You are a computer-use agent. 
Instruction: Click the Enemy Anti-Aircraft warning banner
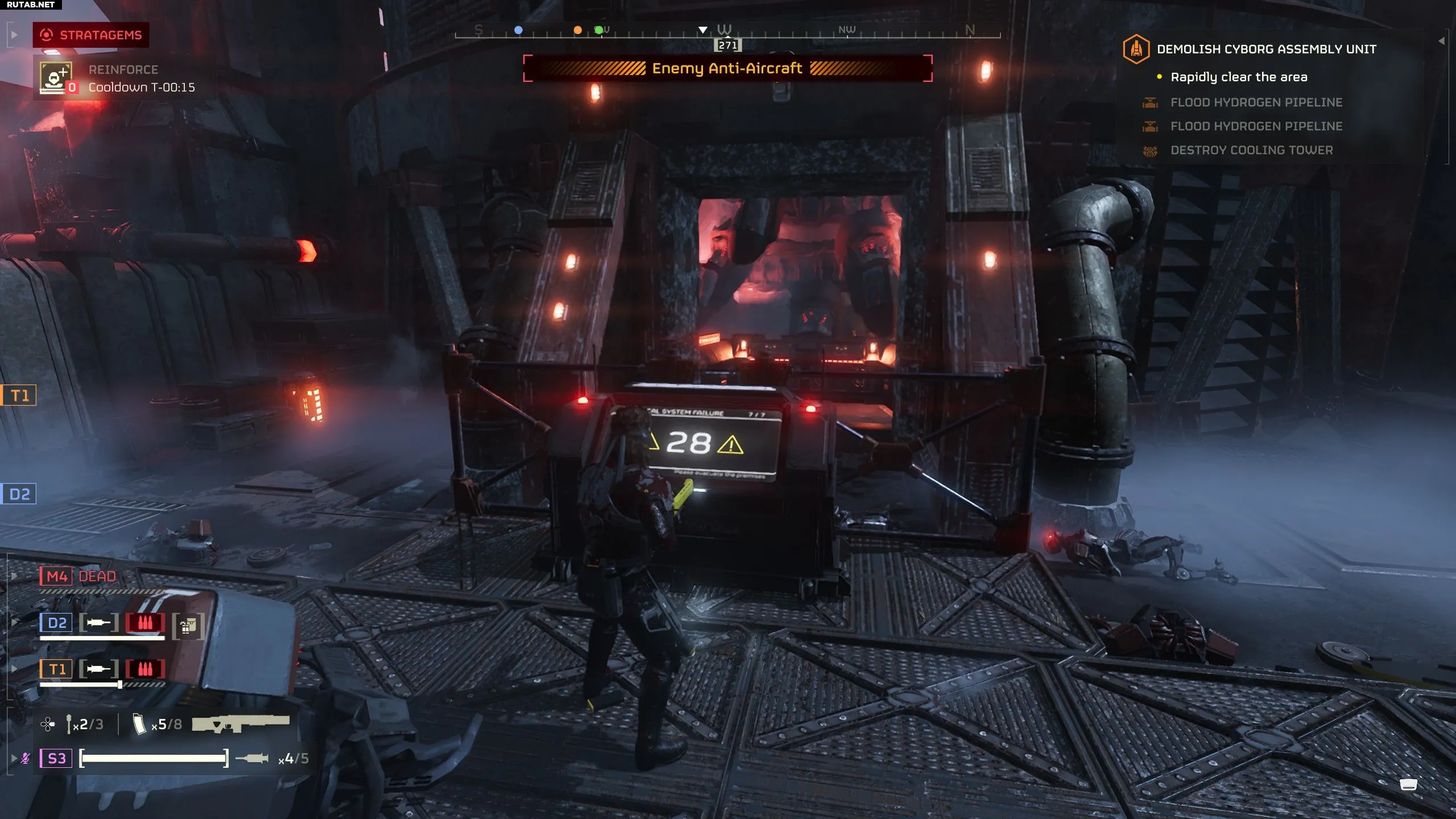pyautogui.click(x=727, y=69)
